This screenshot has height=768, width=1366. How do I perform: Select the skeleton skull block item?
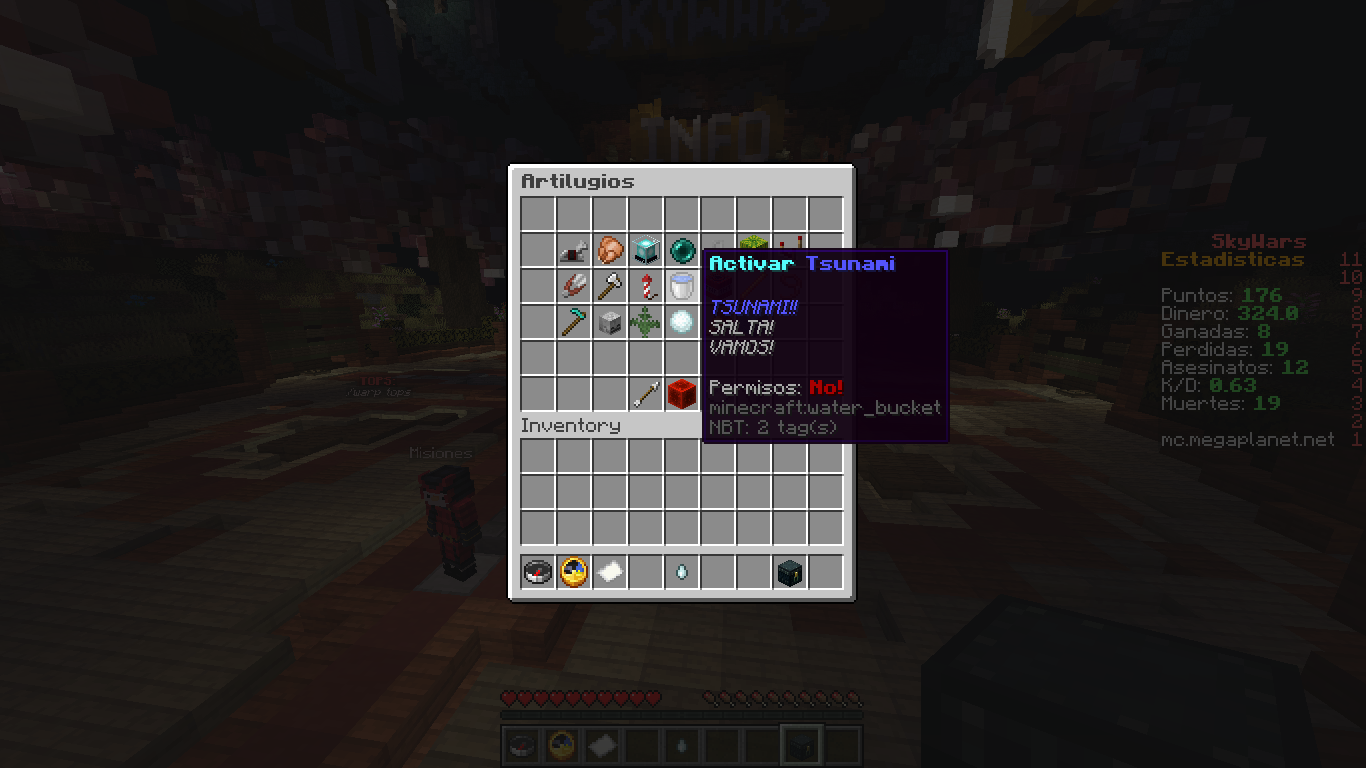click(x=610, y=322)
